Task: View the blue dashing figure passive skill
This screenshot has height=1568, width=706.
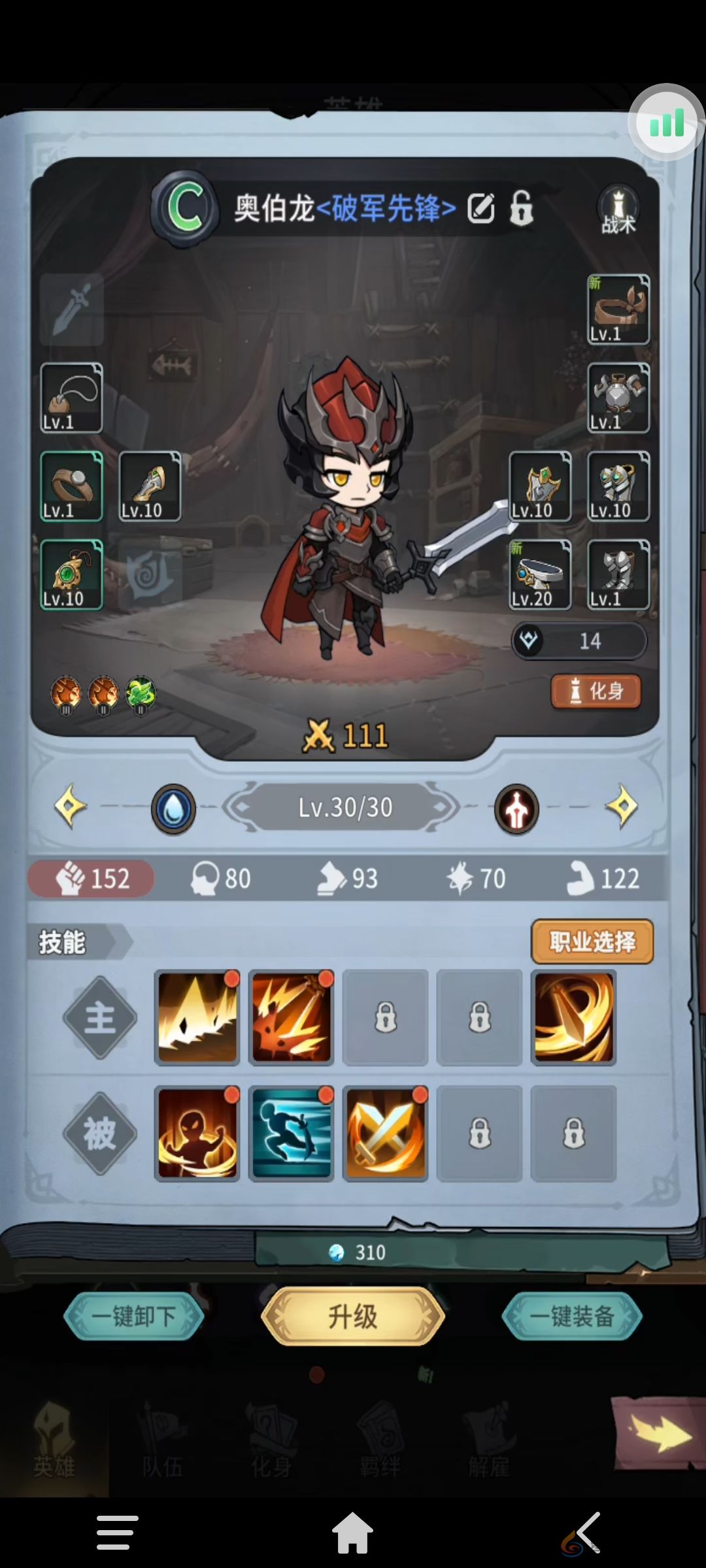Action: pyautogui.click(x=292, y=1134)
